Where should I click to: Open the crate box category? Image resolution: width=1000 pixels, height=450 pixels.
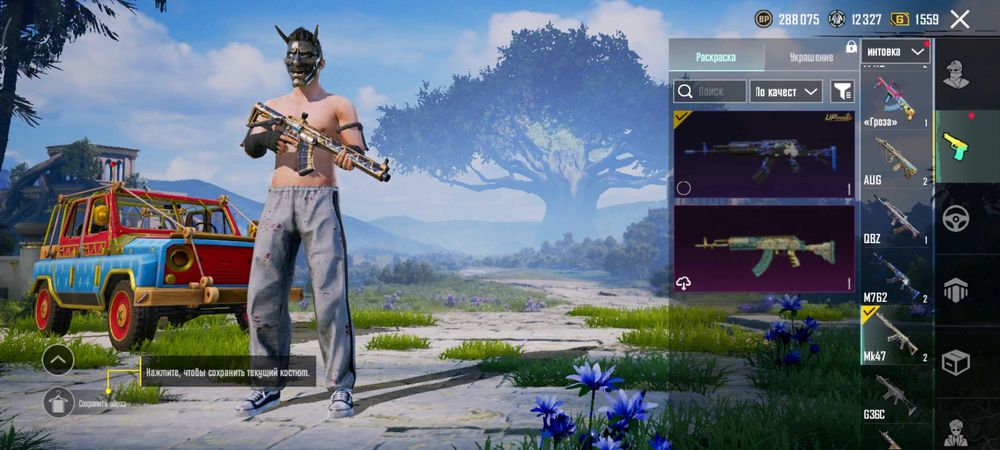pos(956,362)
